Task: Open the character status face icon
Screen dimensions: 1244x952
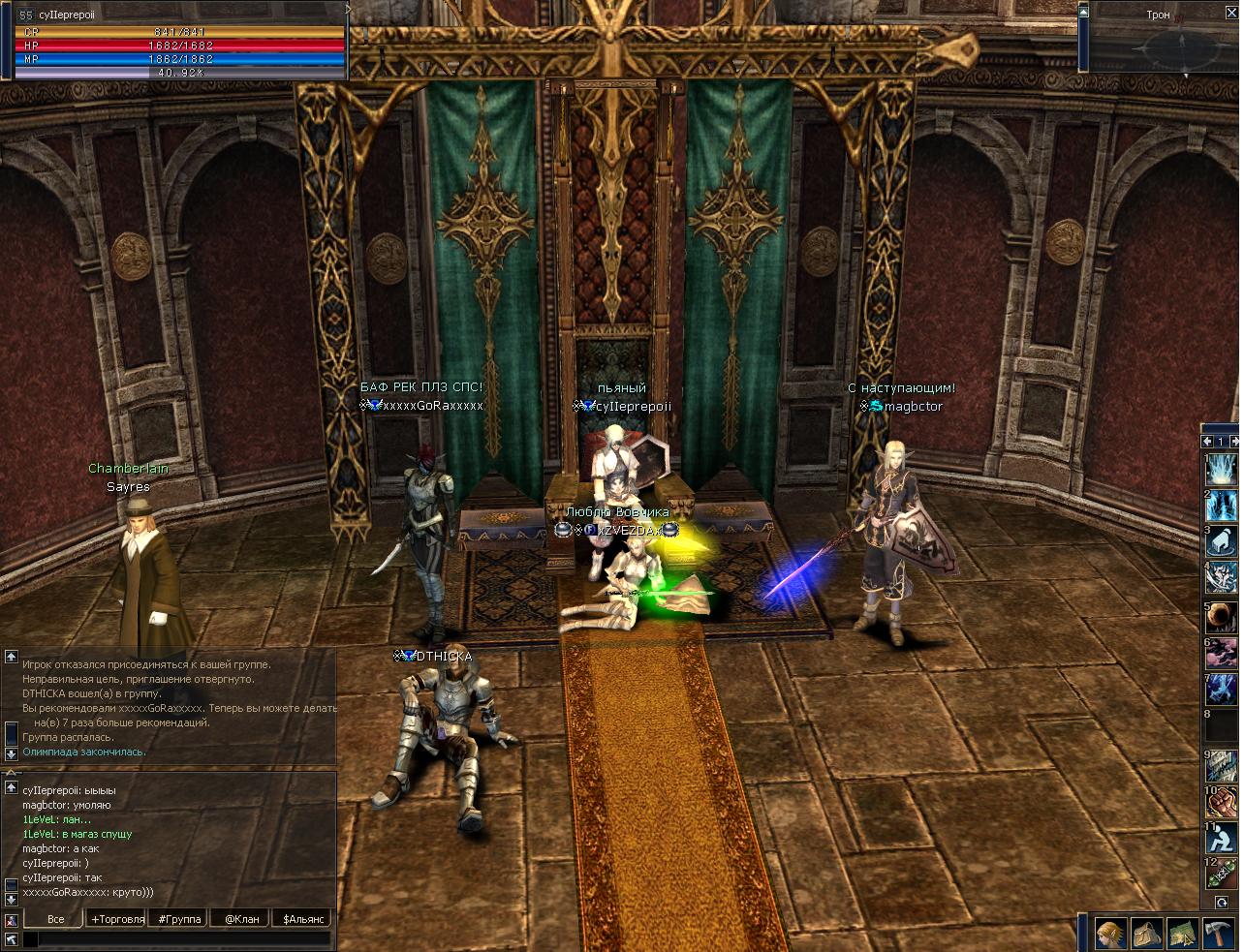Action: [1110, 934]
